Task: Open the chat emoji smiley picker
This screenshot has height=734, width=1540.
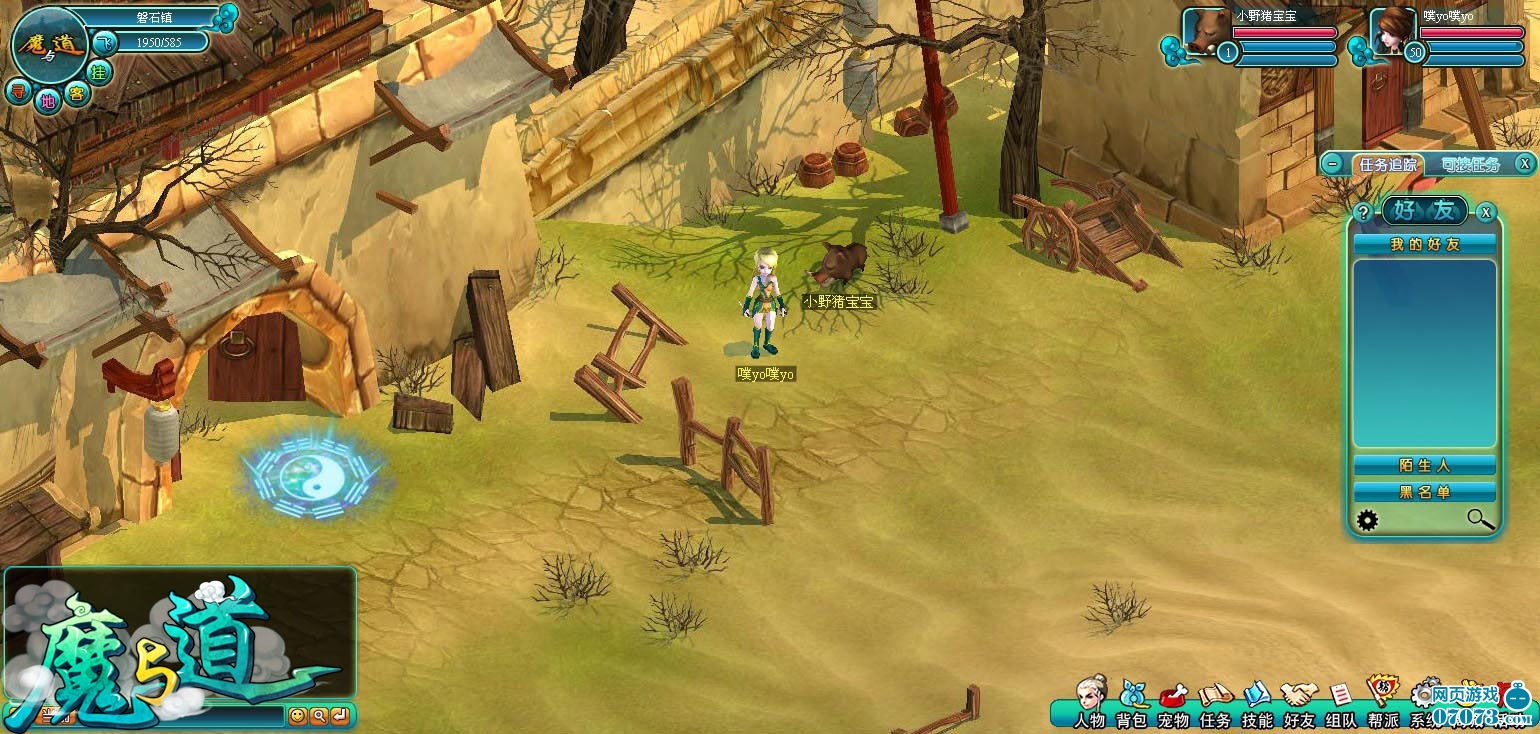Action: click(x=297, y=716)
